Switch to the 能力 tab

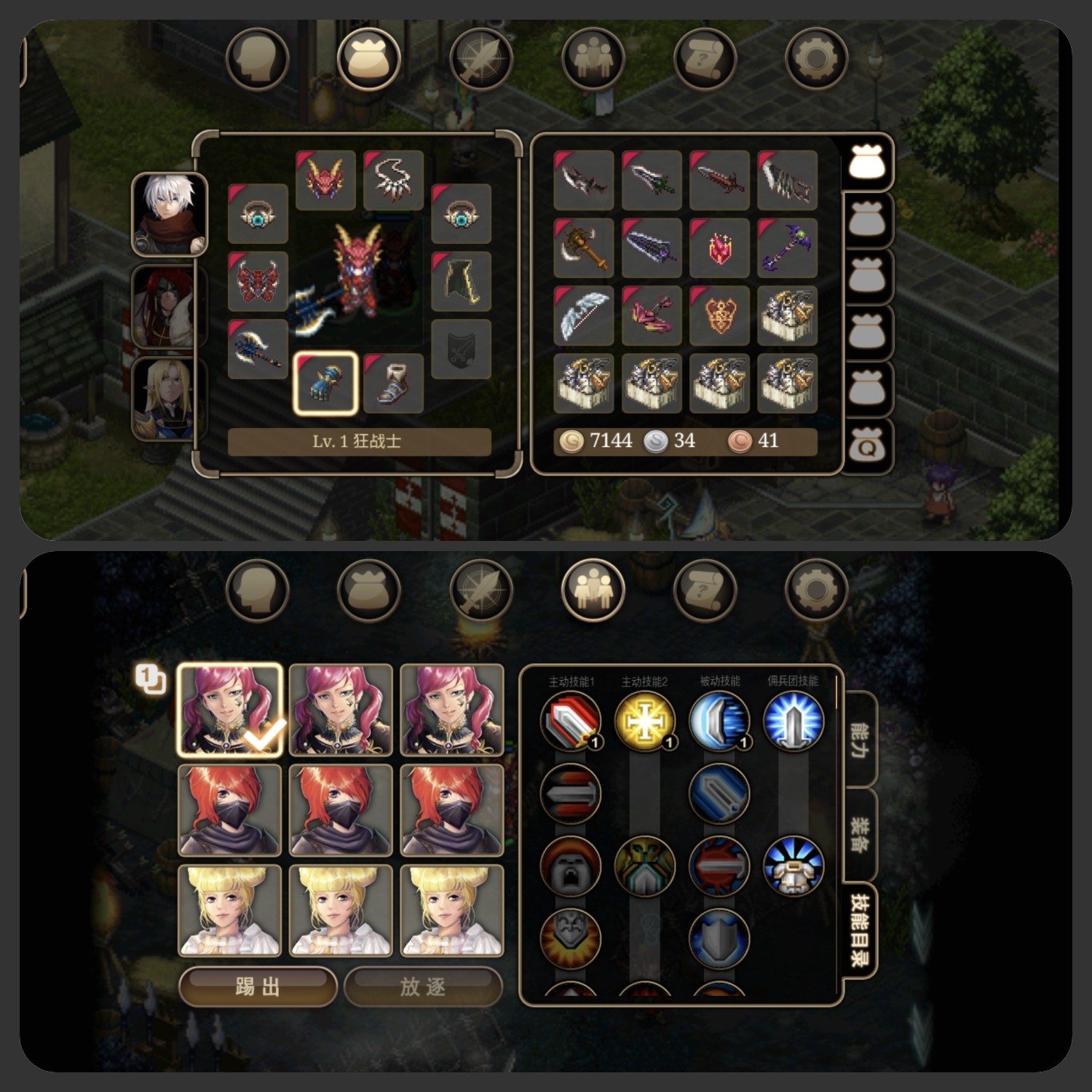pyautogui.click(x=859, y=740)
